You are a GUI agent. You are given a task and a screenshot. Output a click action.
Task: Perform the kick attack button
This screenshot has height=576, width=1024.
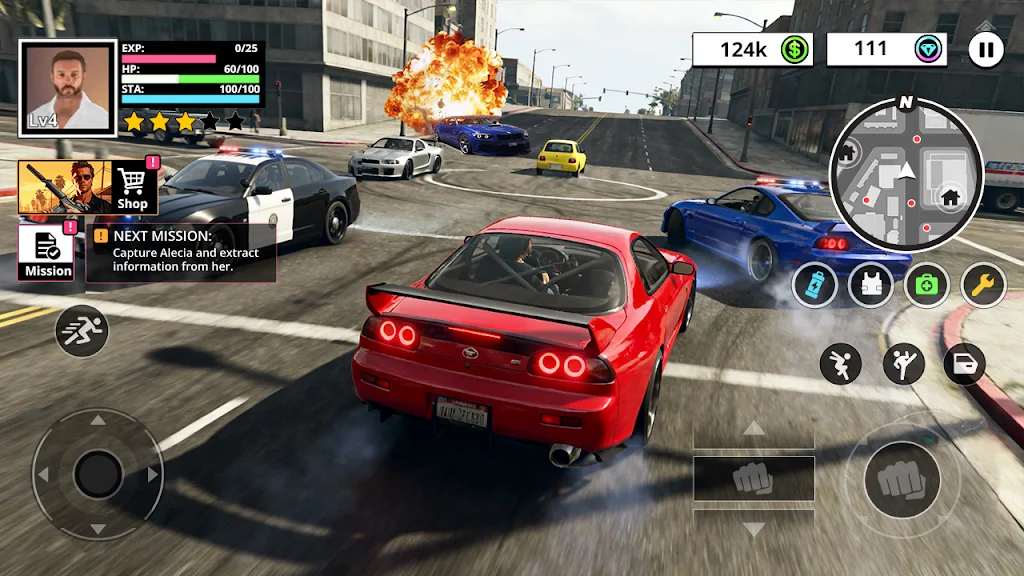[904, 364]
